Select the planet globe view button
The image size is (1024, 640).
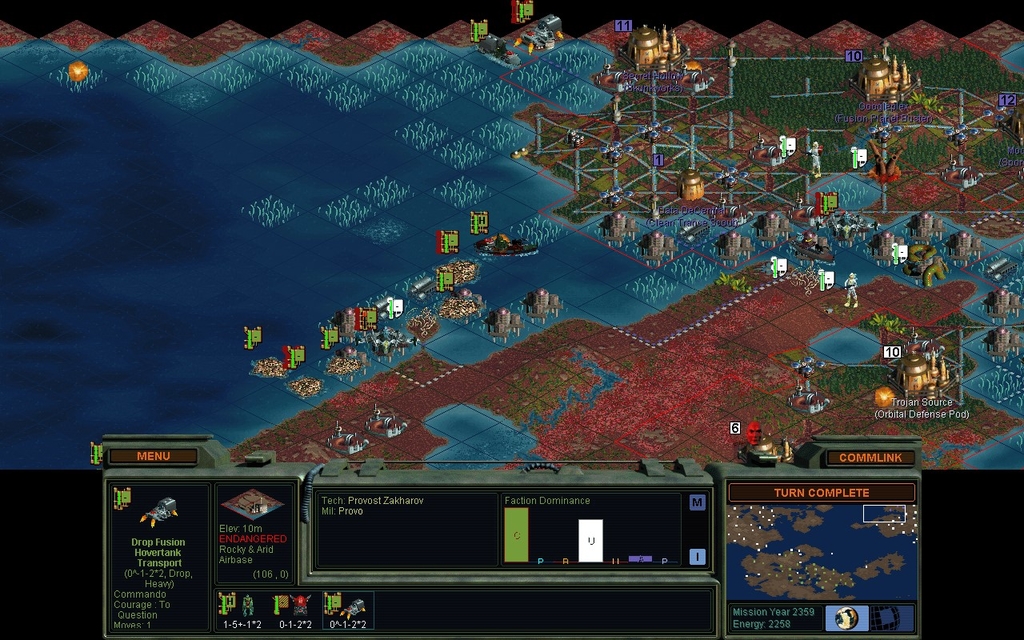click(846, 617)
